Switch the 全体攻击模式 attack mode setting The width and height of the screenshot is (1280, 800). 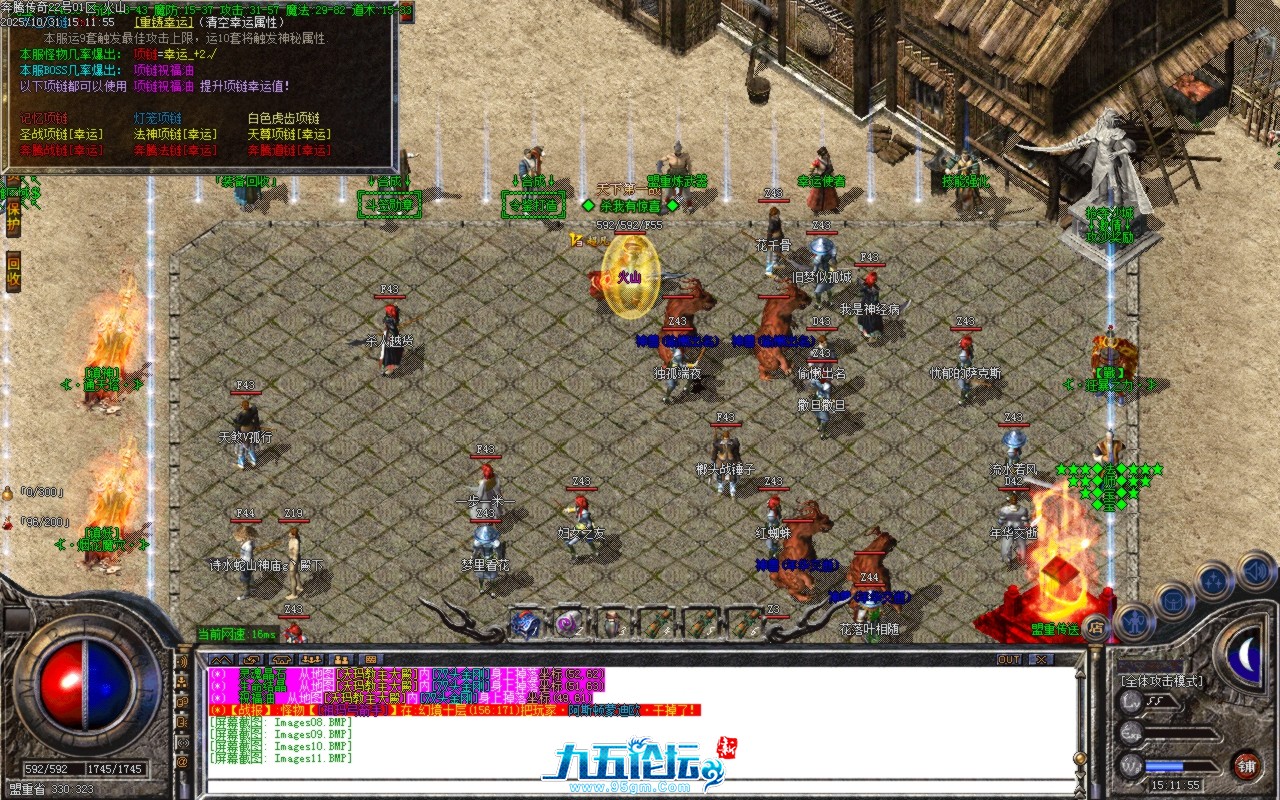pos(1163,680)
